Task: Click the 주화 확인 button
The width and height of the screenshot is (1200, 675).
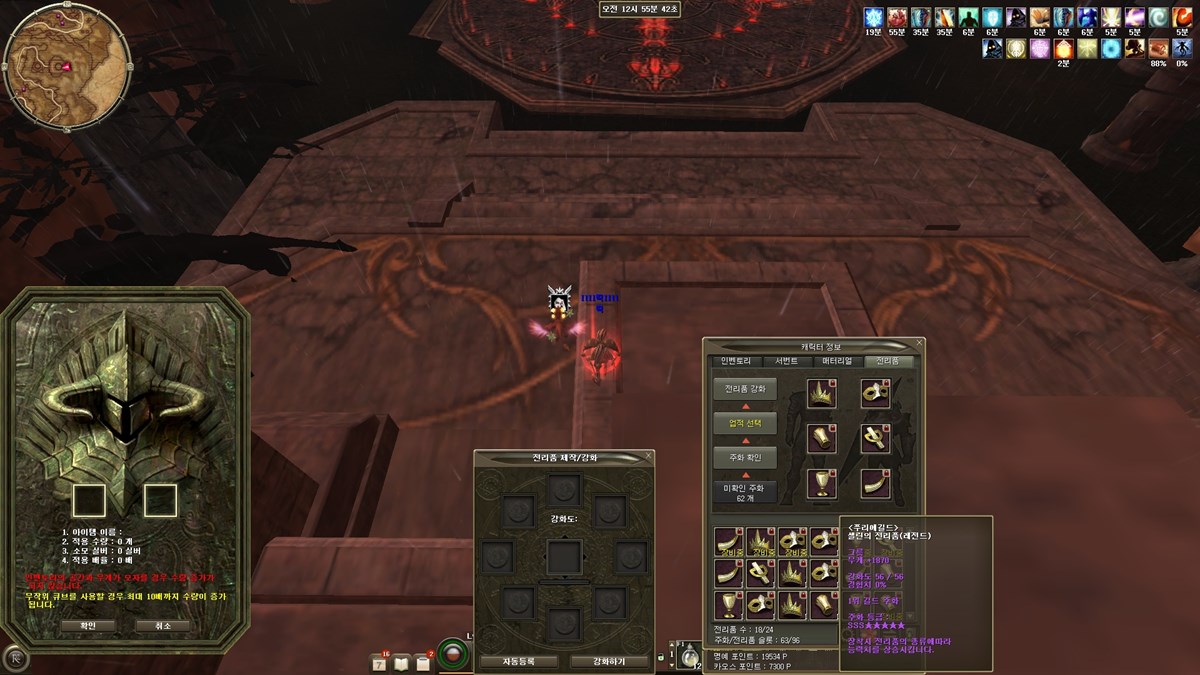Action: click(744, 457)
